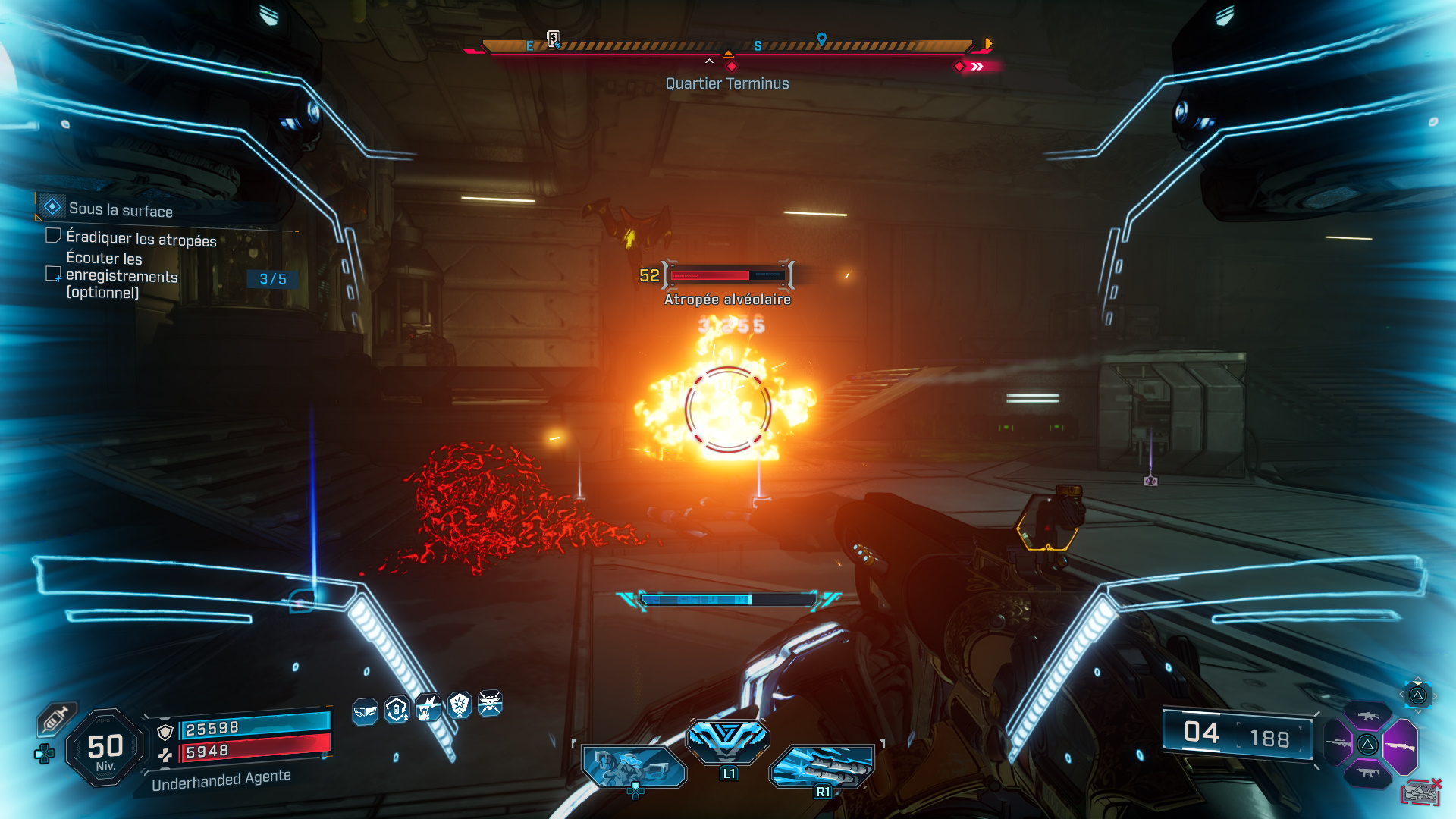The image size is (1456, 819).
Task: Inspect the crossed-blades buff icon
Action: click(x=491, y=704)
